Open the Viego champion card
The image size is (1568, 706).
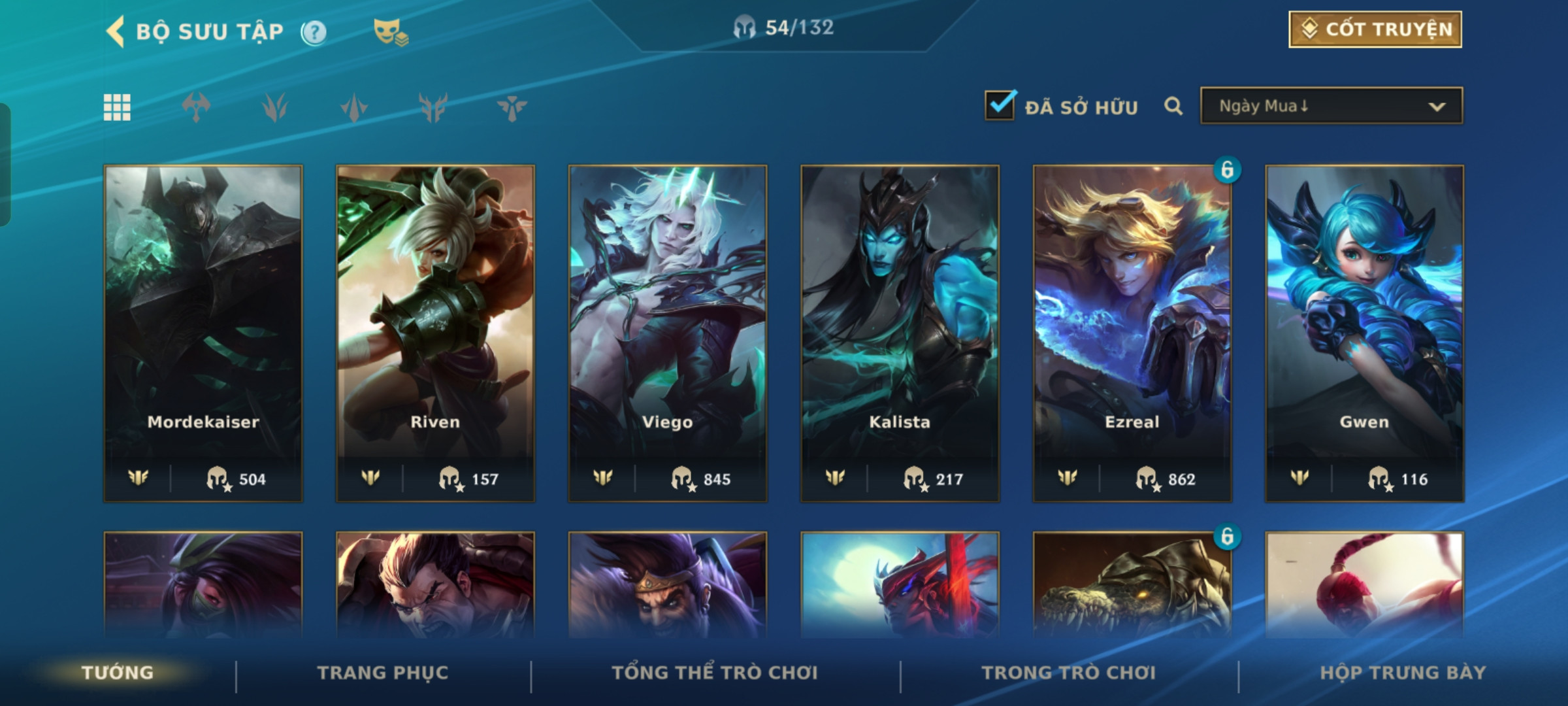(x=668, y=333)
